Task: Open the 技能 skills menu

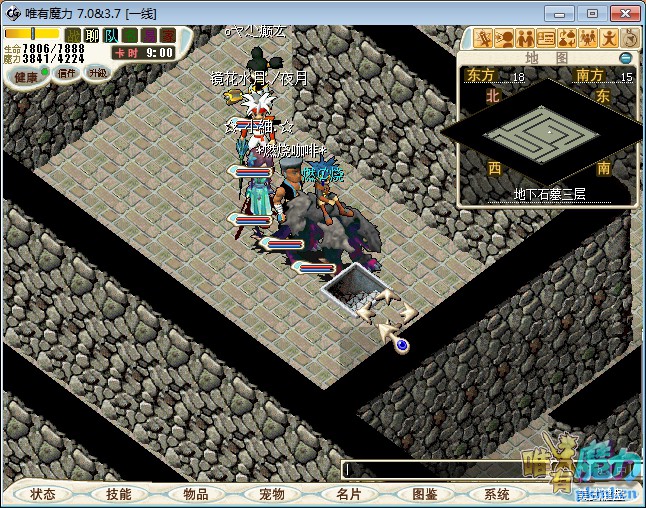Action: pyautogui.click(x=119, y=494)
